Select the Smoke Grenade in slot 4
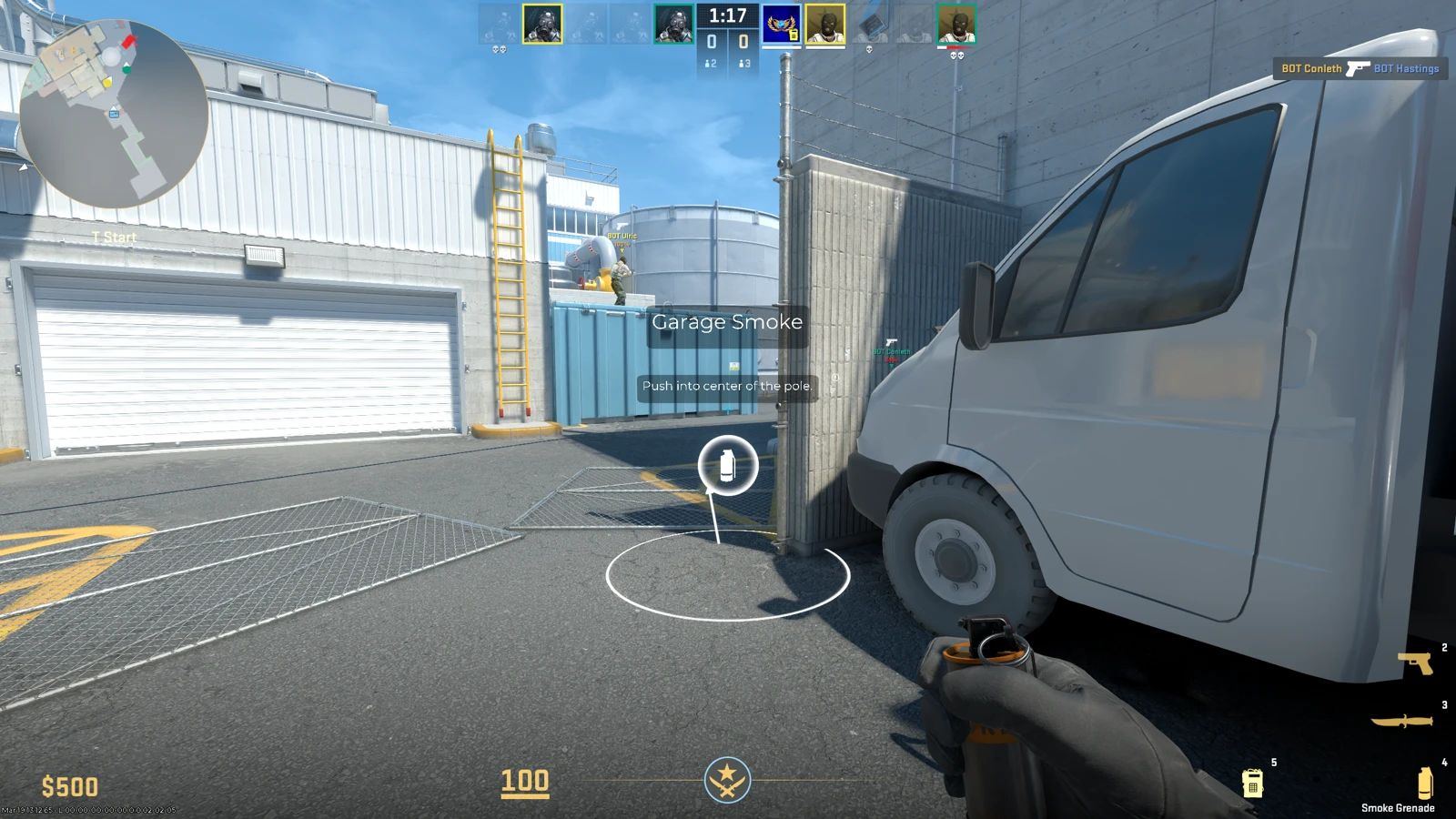The height and width of the screenshot is (819, 1456). [1424, 784]
